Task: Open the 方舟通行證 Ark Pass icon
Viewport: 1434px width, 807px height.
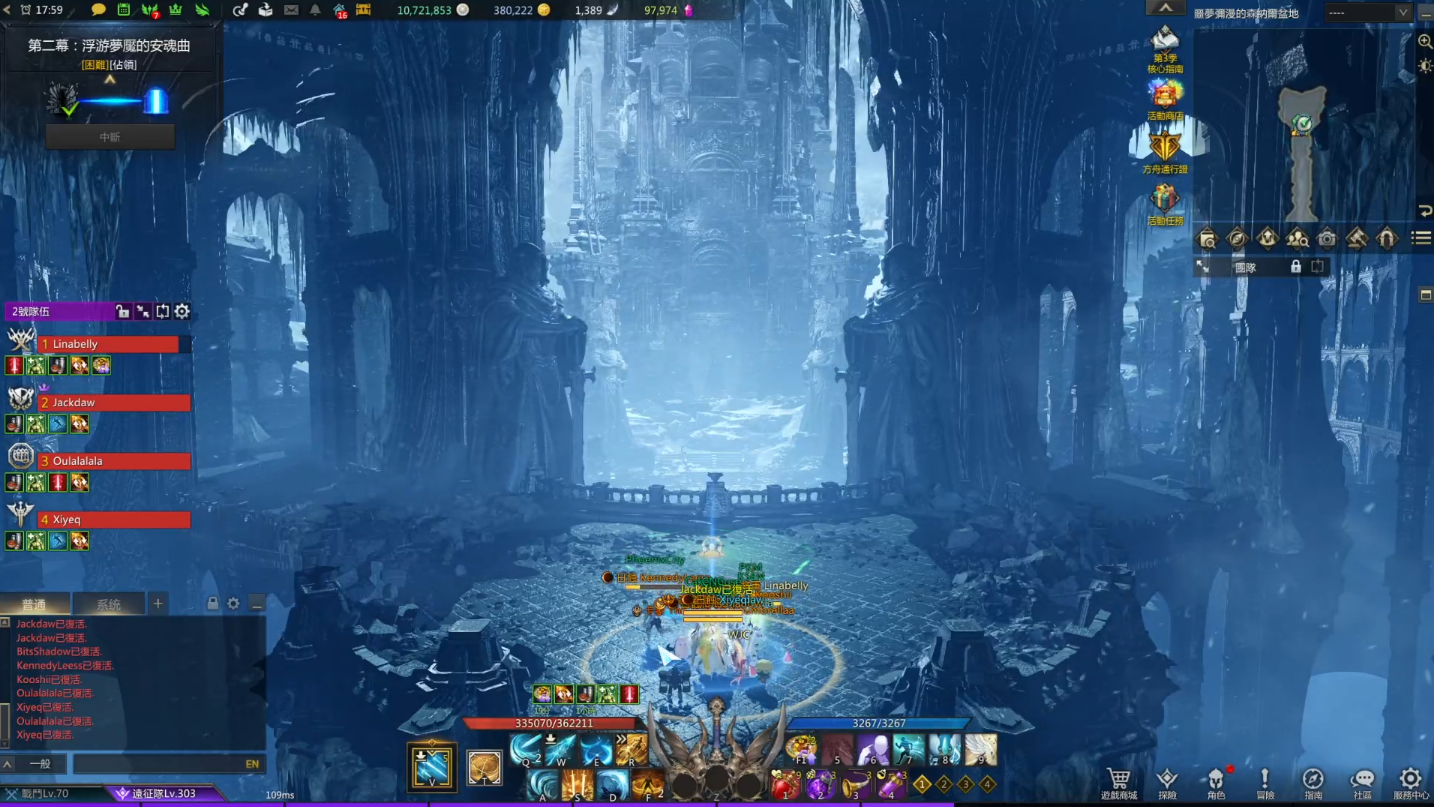Action: [x=1165, y=150]
